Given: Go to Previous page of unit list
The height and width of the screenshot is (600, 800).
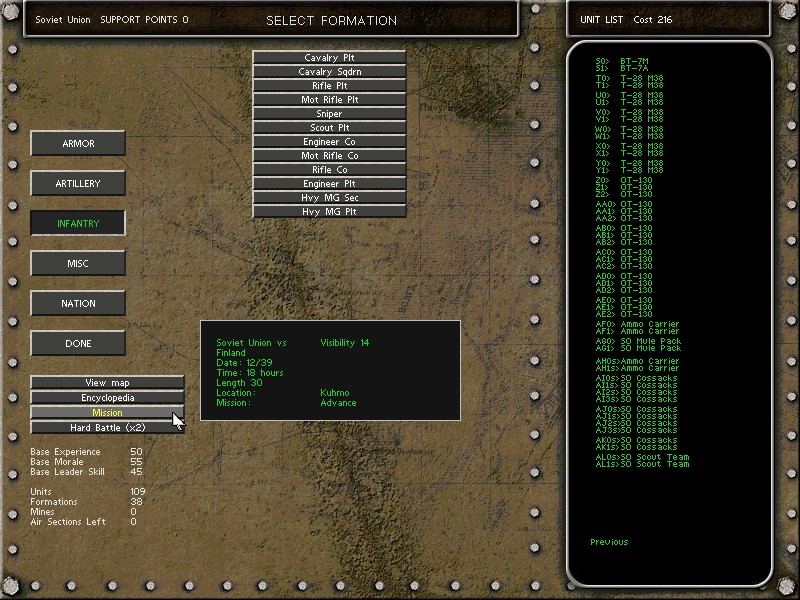Looking at the screenshot, I should [609, 542].
